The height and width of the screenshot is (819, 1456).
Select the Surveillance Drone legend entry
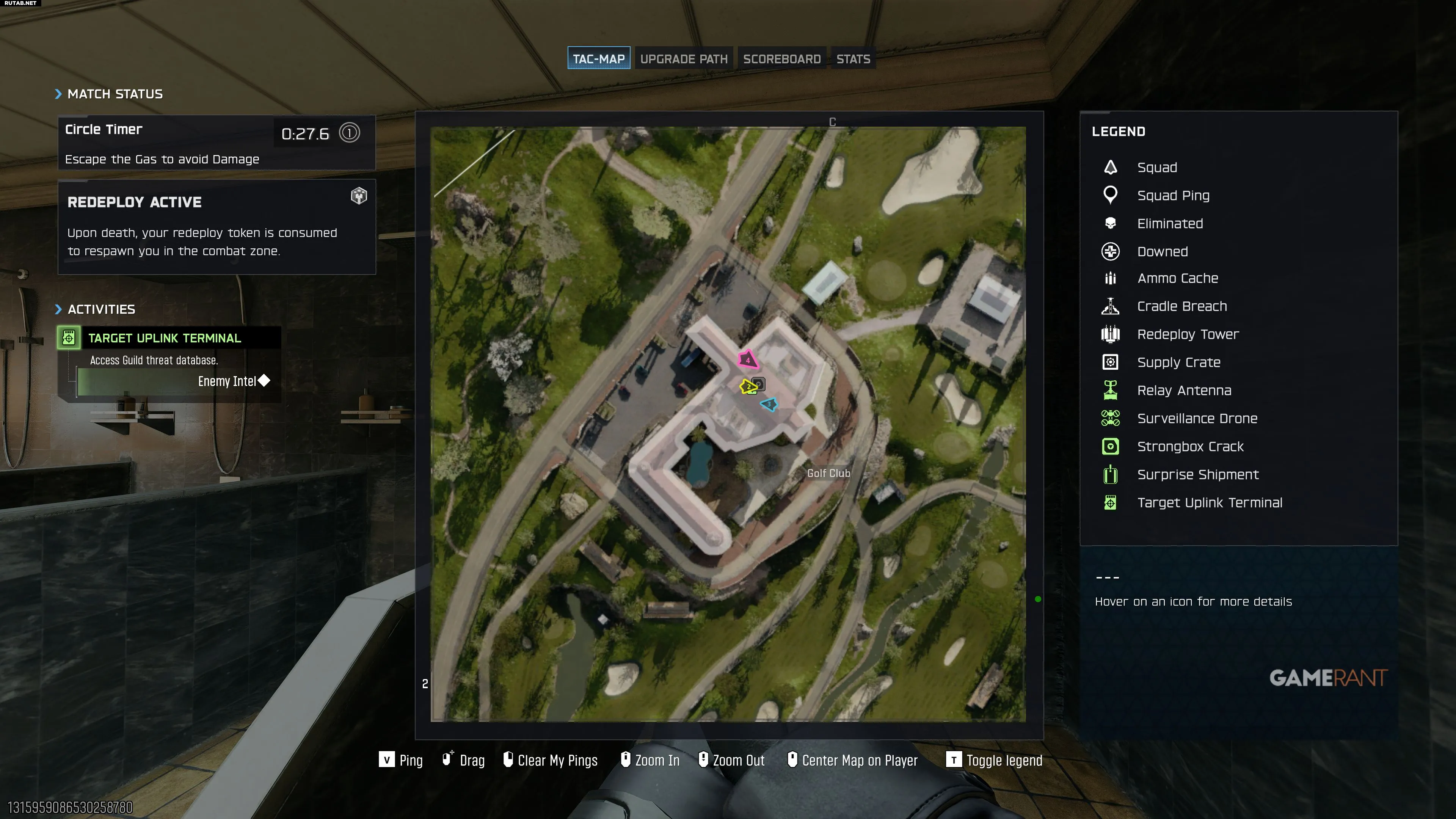[1197, 418]
